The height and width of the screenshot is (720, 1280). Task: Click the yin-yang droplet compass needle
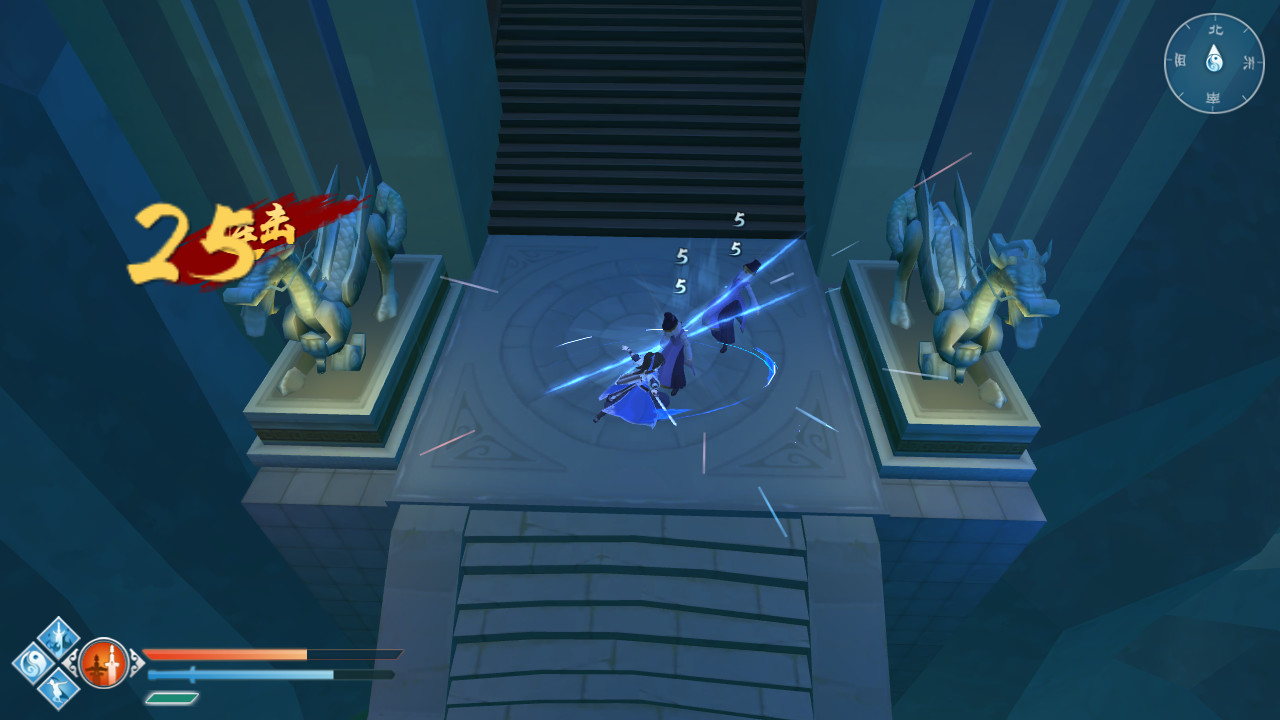click(x=1215, y=58)
